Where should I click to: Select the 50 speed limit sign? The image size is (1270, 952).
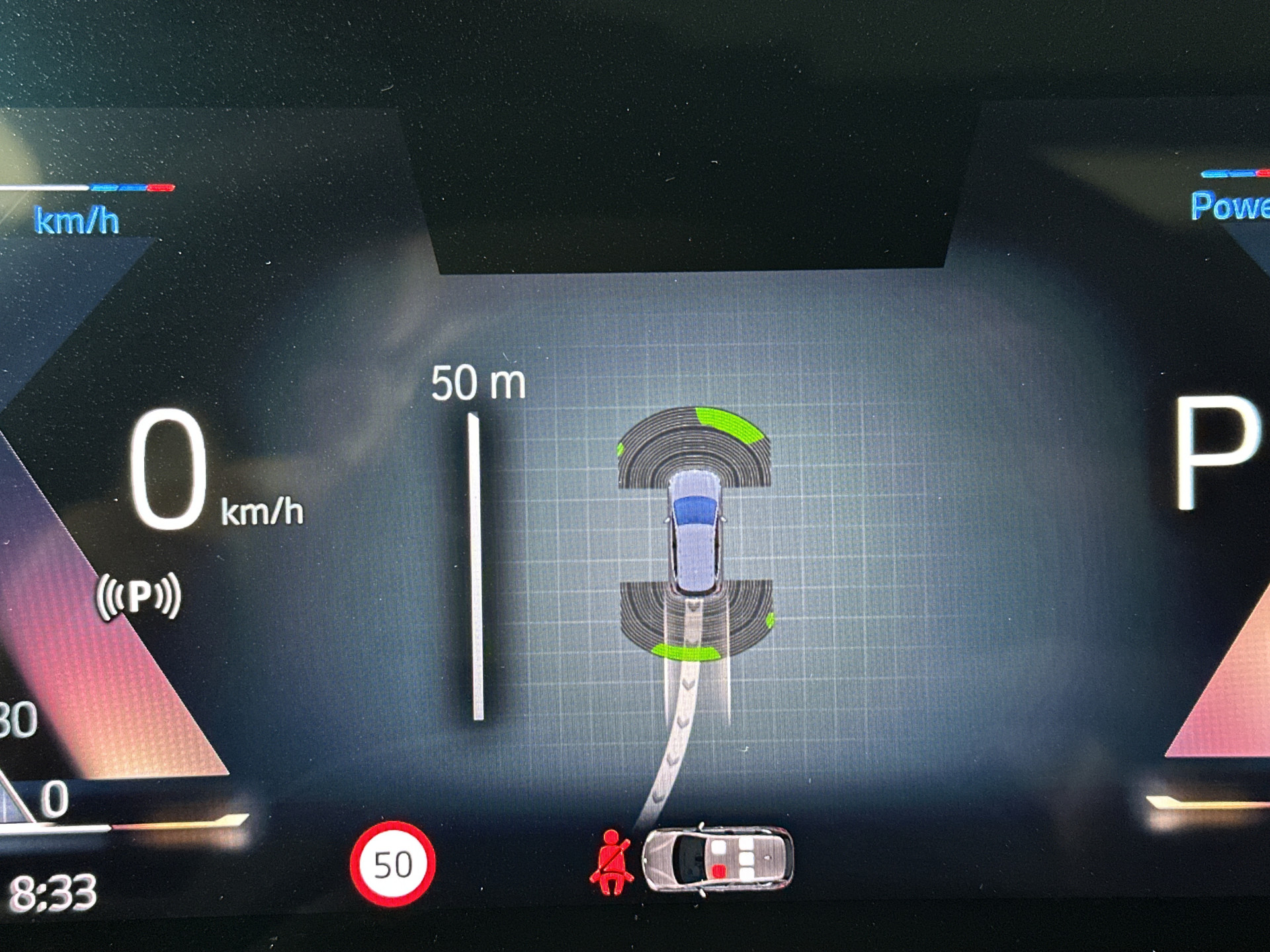pos(392,864)
